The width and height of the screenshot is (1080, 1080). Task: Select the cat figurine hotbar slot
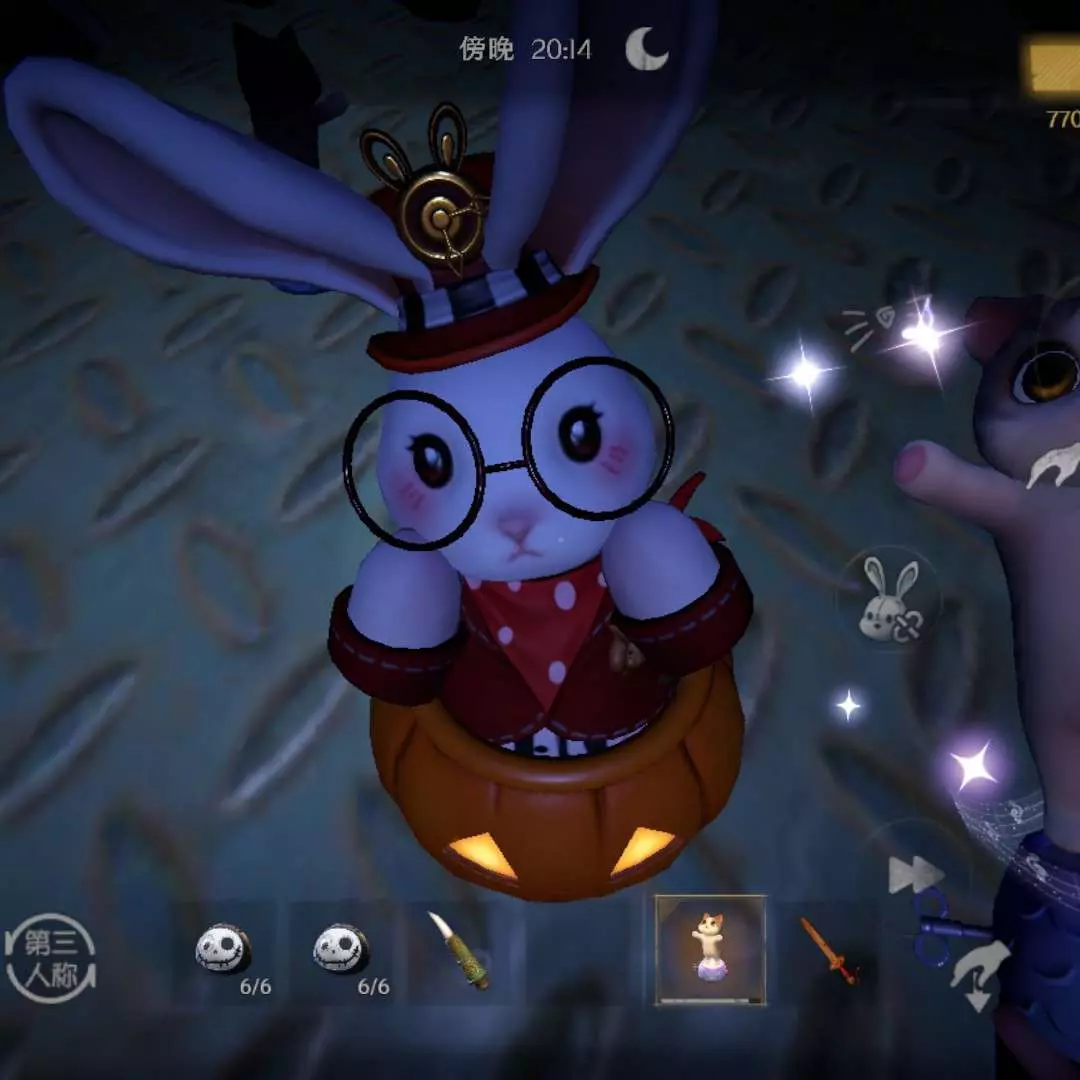(x=710, y=950)
